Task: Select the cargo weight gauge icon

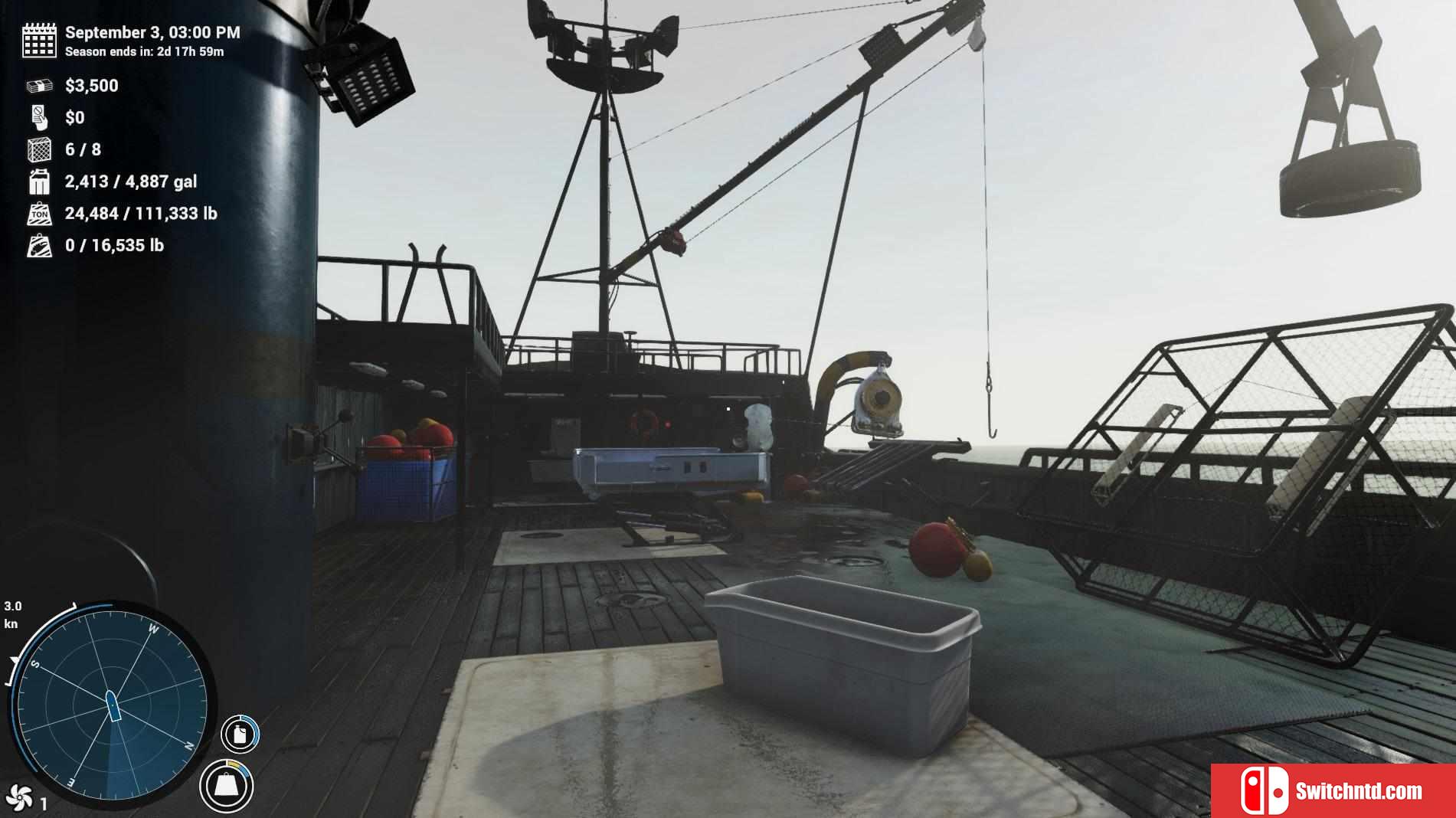Action: point(226,786)
